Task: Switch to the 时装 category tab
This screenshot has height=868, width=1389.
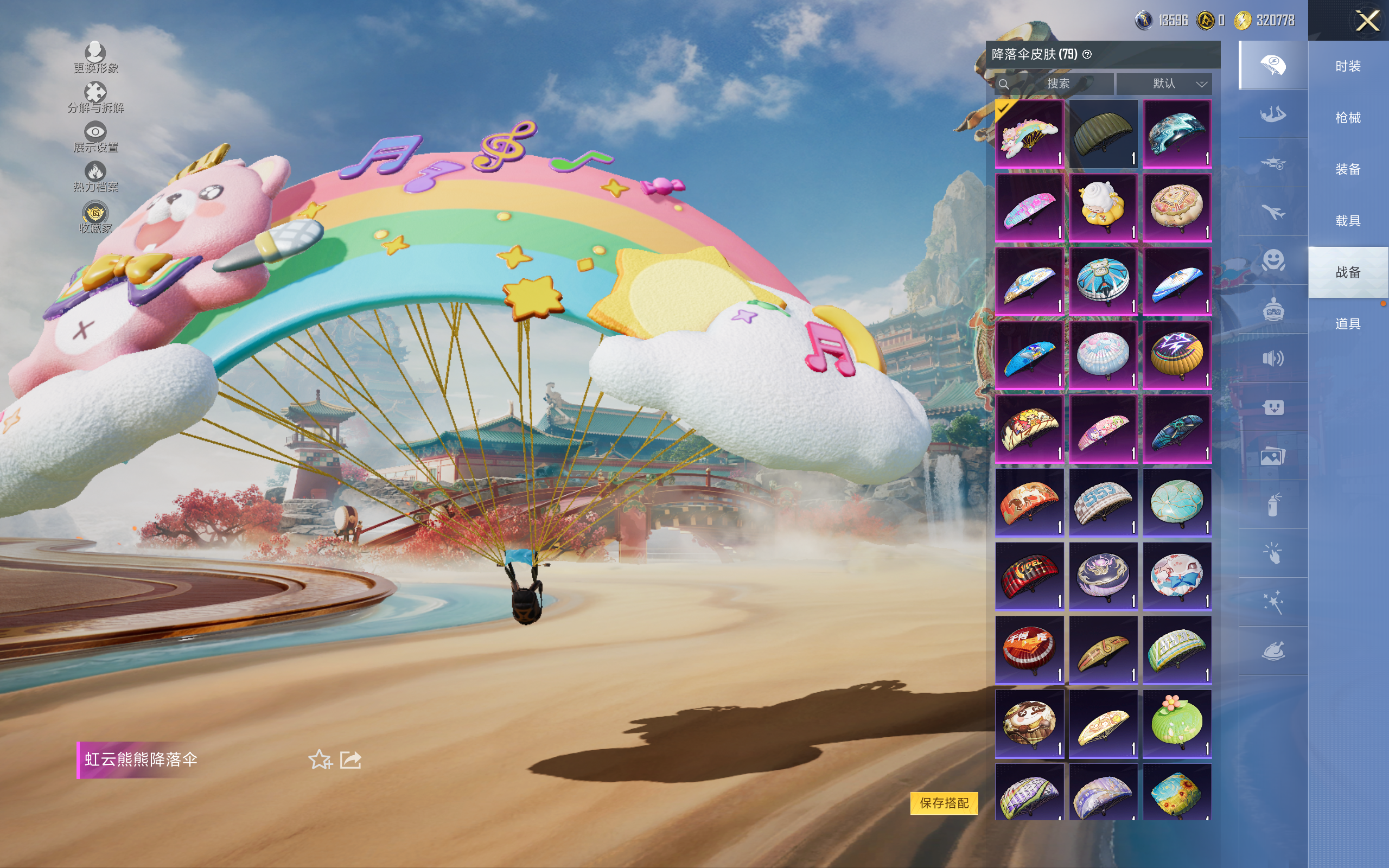Action: [1348, 66]
